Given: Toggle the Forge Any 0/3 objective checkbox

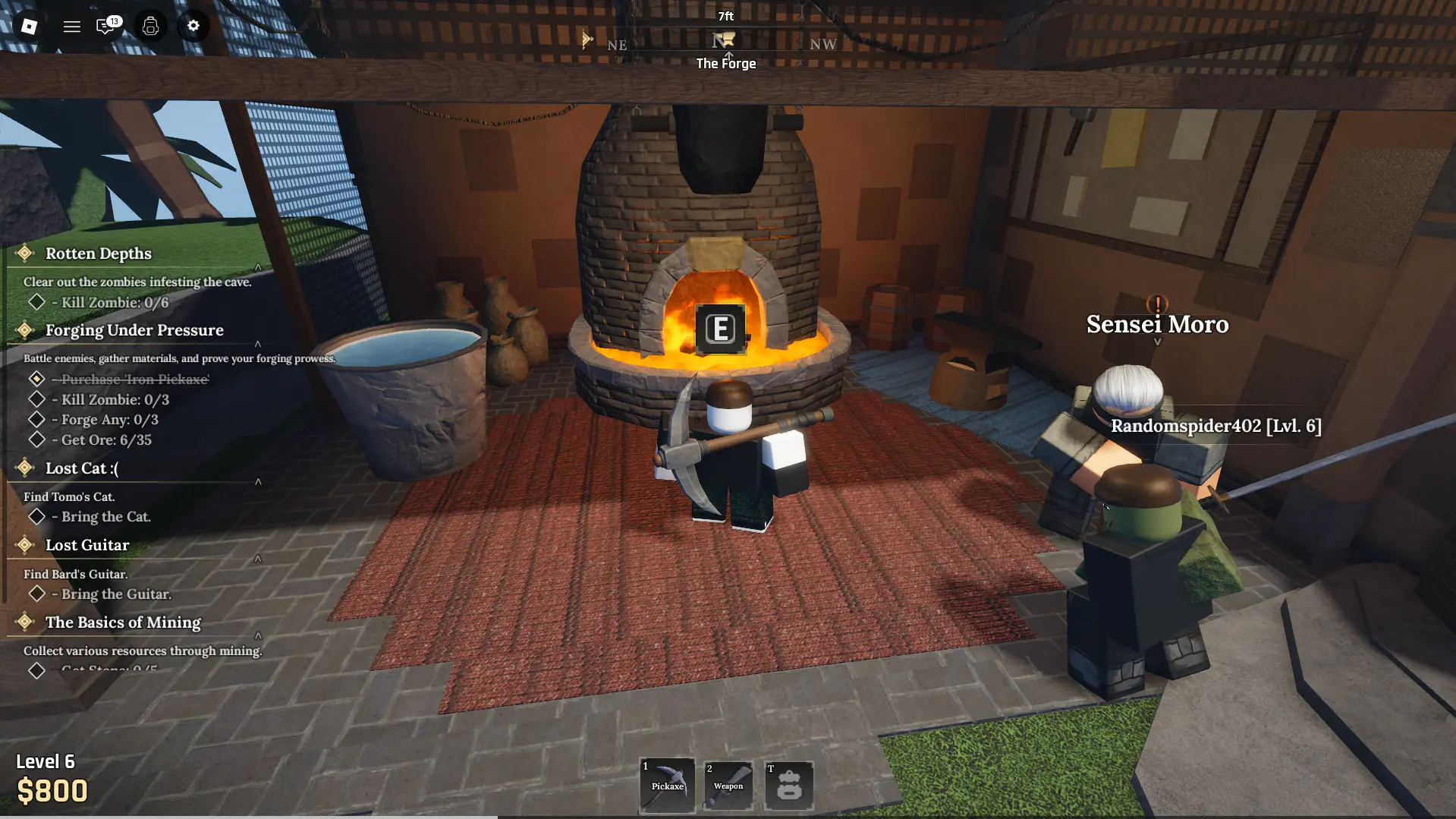Looking at the screenshot, I should 36,419.
